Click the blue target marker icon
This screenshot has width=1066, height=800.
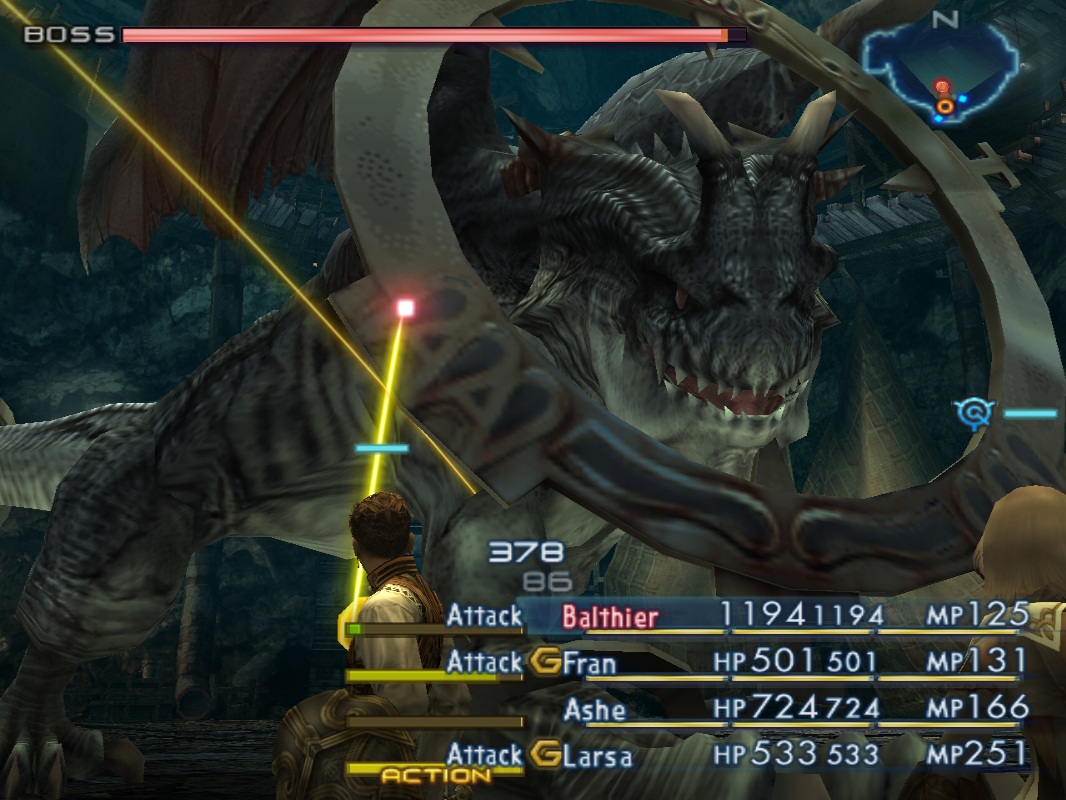[972, 412]
